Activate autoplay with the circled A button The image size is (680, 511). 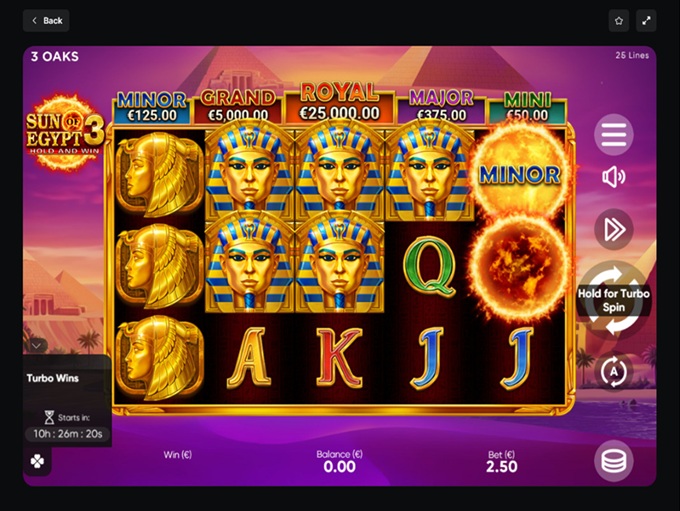[x=614, y=372]
